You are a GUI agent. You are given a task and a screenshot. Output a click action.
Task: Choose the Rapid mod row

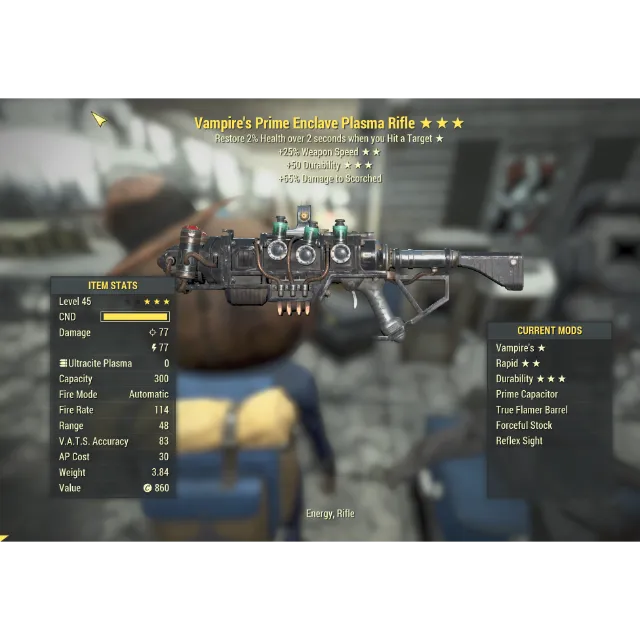coord(518,363)
